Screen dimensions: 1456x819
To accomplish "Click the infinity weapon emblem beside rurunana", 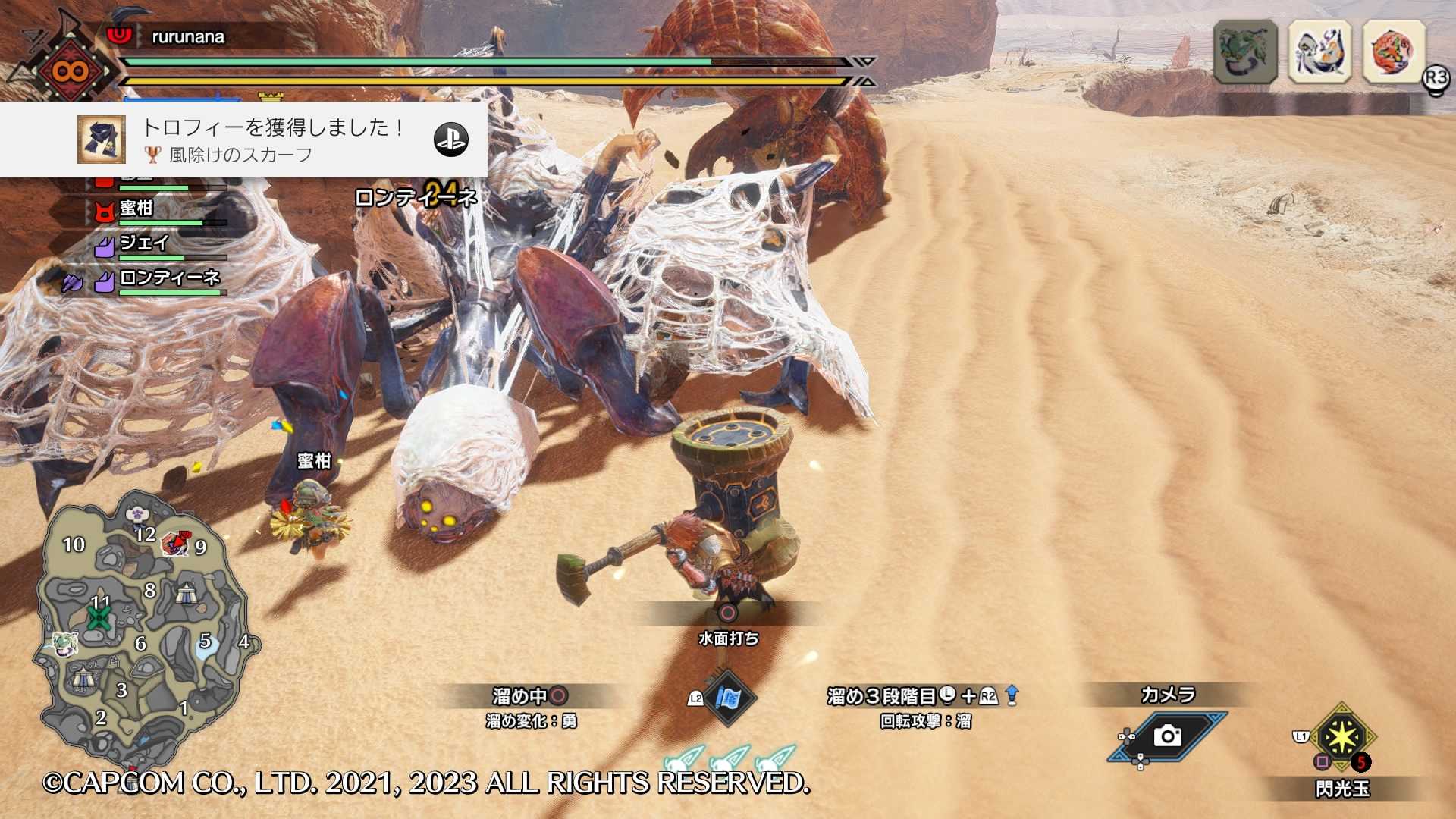I will pos(71,72).
